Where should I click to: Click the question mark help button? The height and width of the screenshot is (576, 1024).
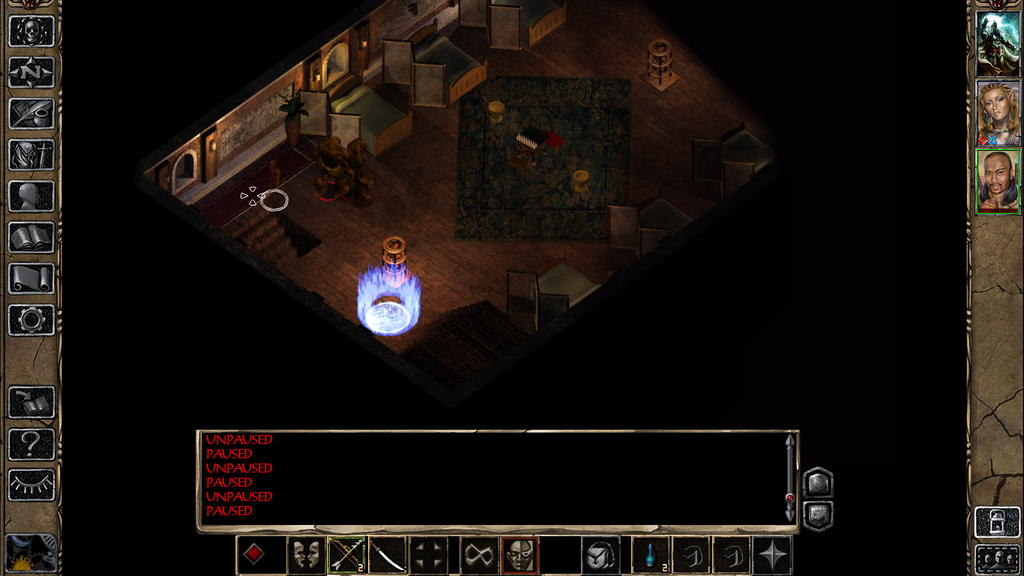pyautogui.click(x=31, y=443)
